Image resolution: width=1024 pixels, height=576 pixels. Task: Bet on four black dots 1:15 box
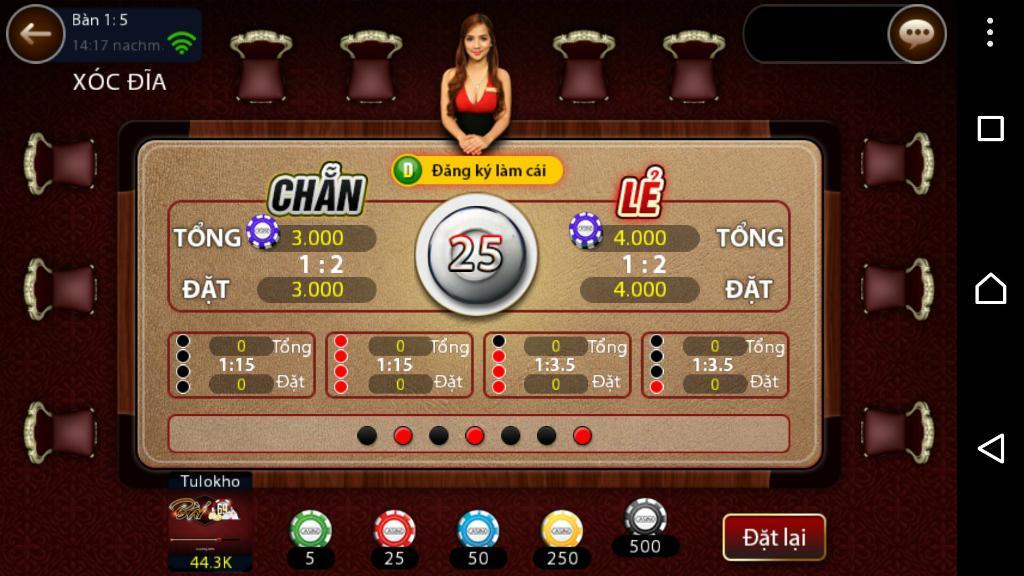click(242, 365)
